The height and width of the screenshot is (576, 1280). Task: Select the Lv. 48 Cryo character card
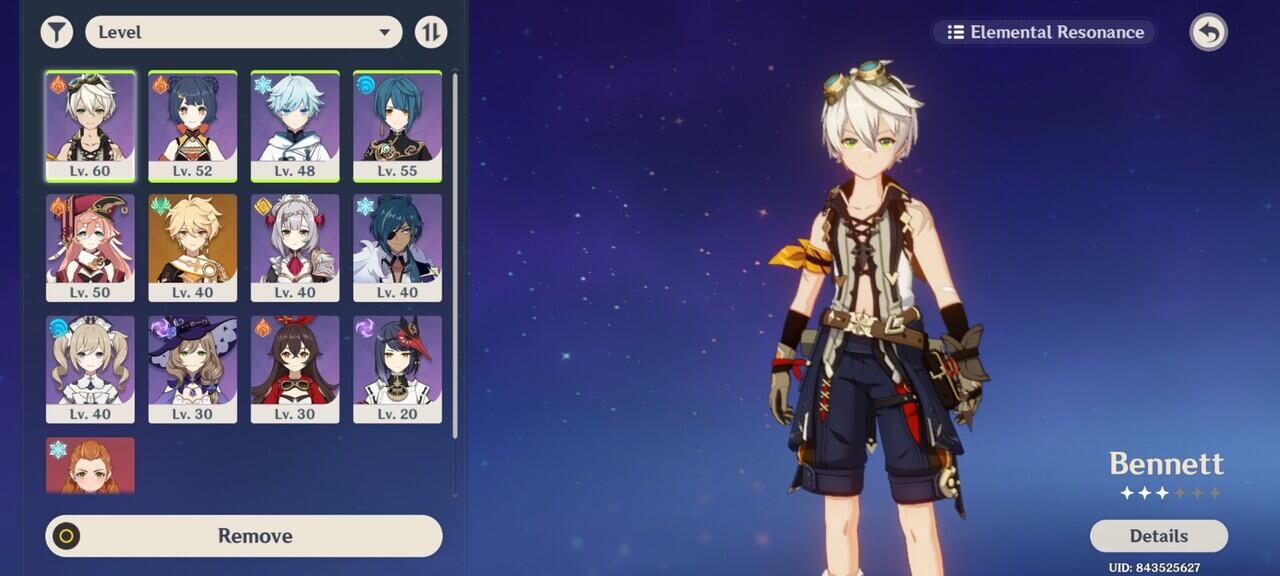pyautogui.click(x=295, y=125)
